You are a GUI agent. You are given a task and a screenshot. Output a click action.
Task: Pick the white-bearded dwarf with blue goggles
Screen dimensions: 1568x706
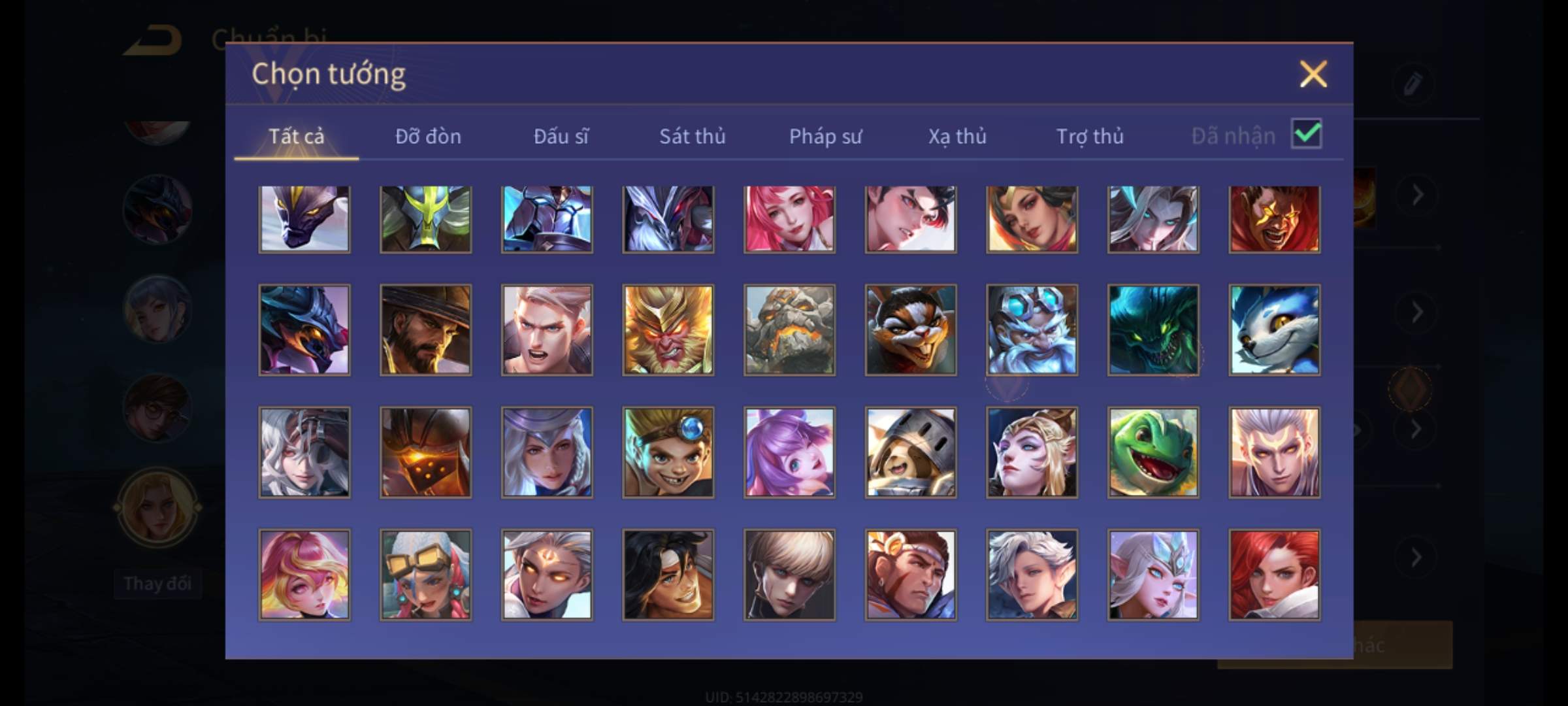(1032, 330)
